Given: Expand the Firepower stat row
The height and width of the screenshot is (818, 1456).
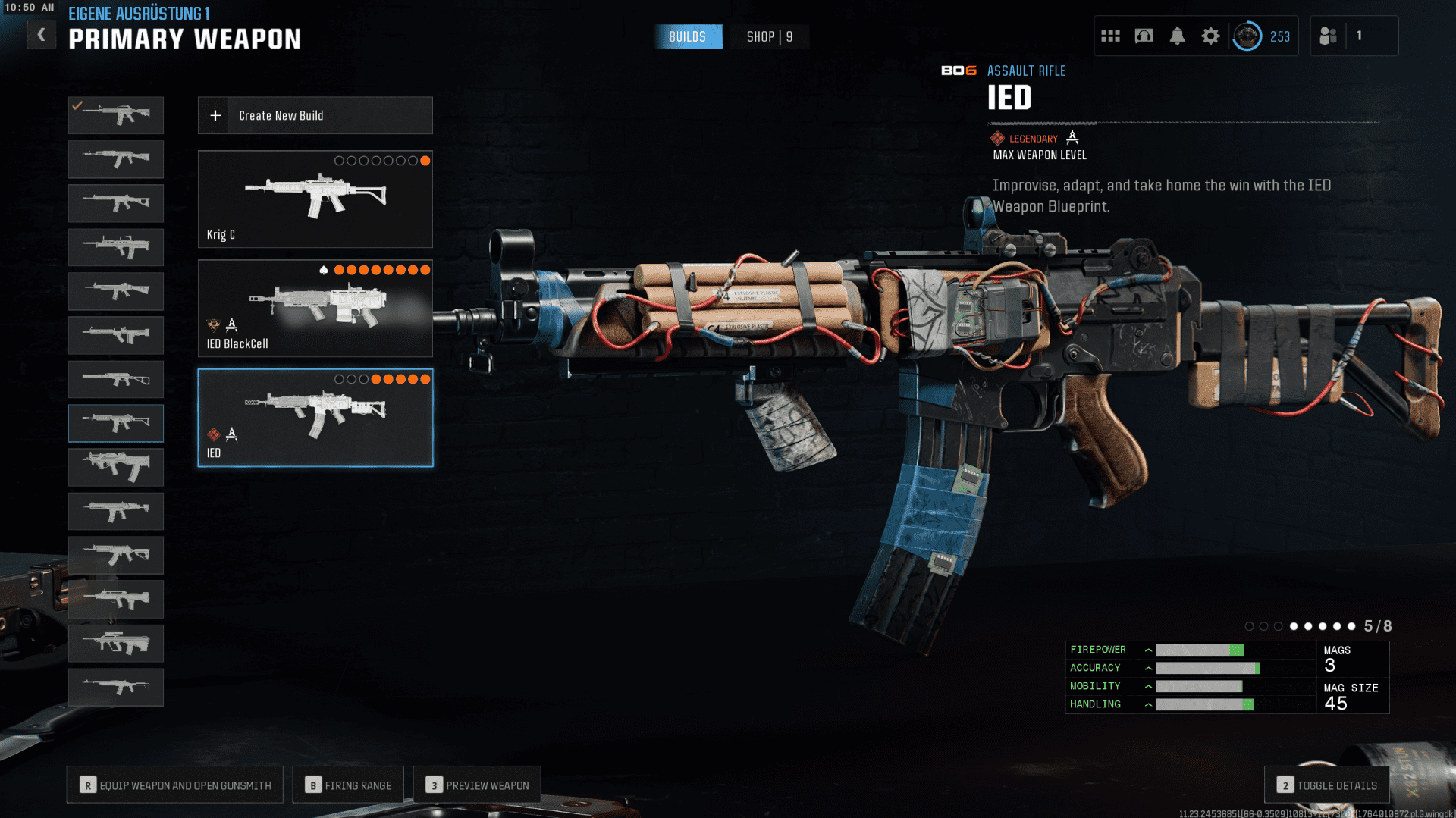Looking at the screenshot, I should [1148, 650].
